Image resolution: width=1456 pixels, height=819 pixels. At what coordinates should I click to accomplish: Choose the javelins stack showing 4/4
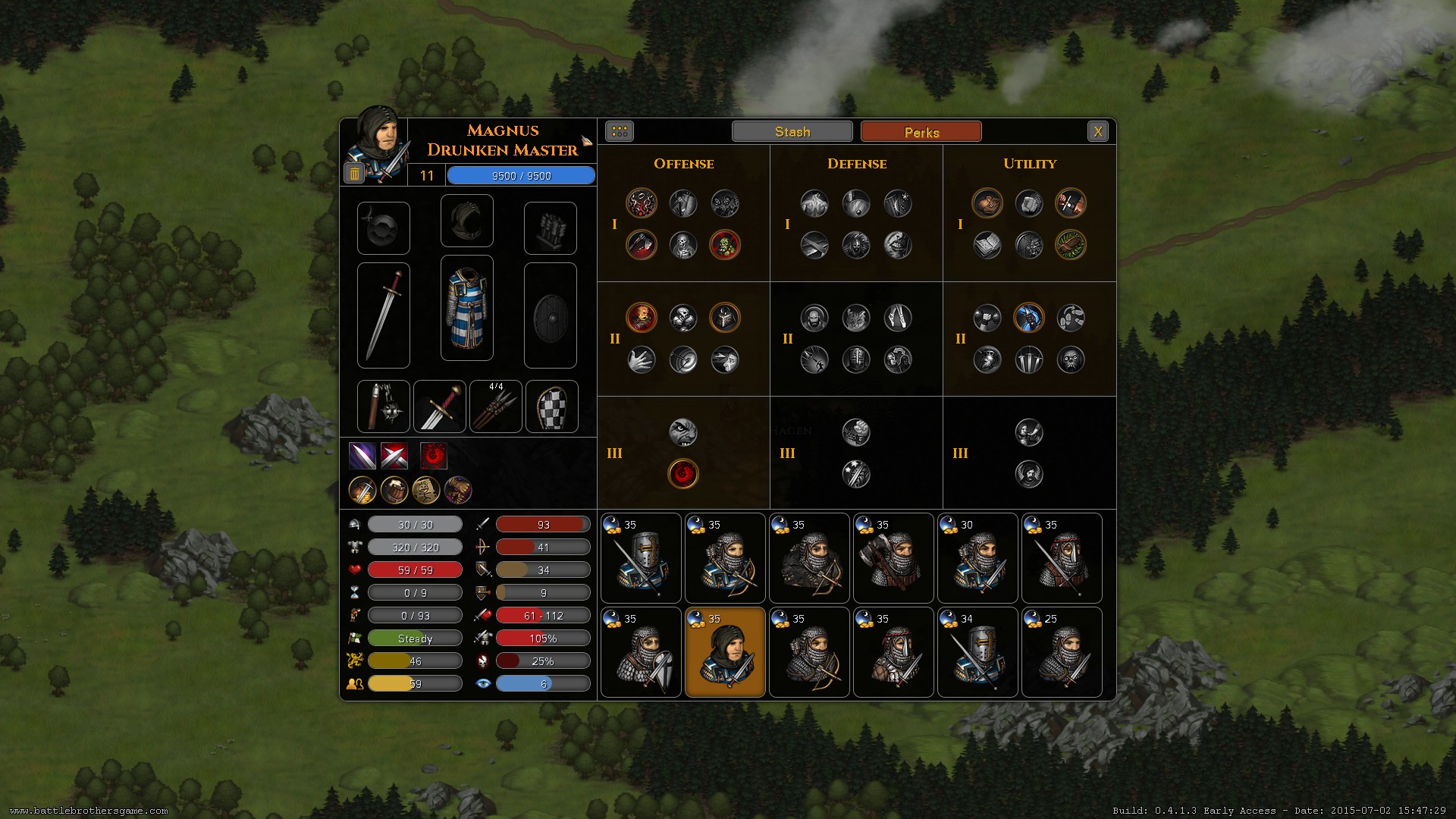click(496, 407)
